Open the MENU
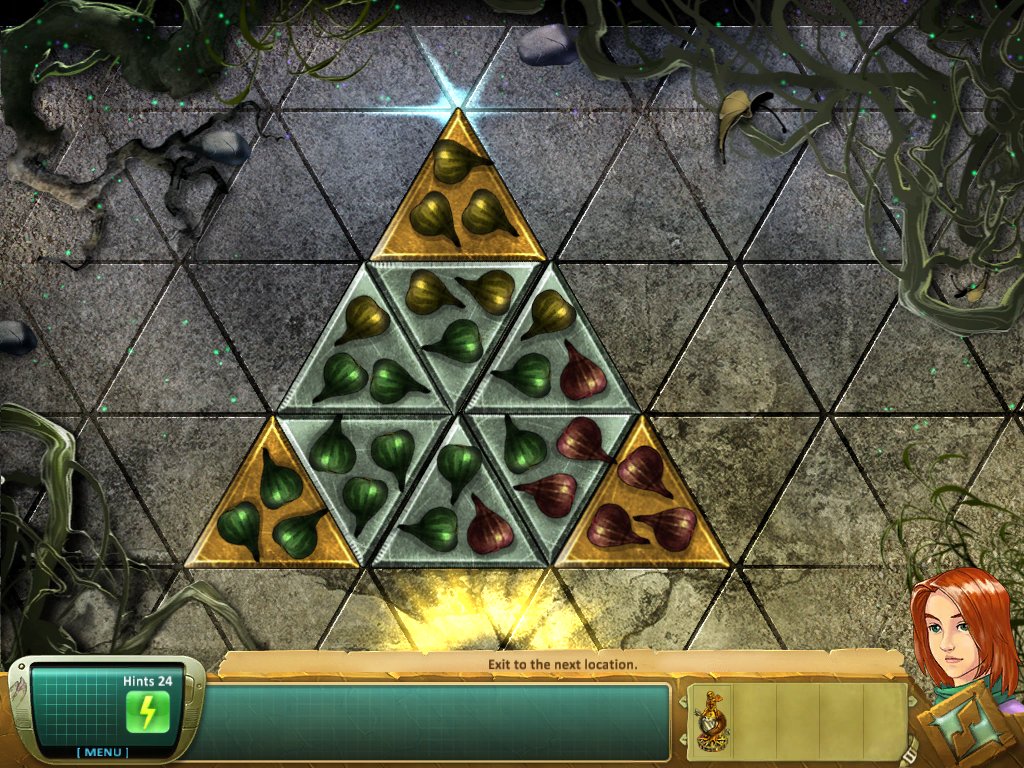 (x=103, y=752)
